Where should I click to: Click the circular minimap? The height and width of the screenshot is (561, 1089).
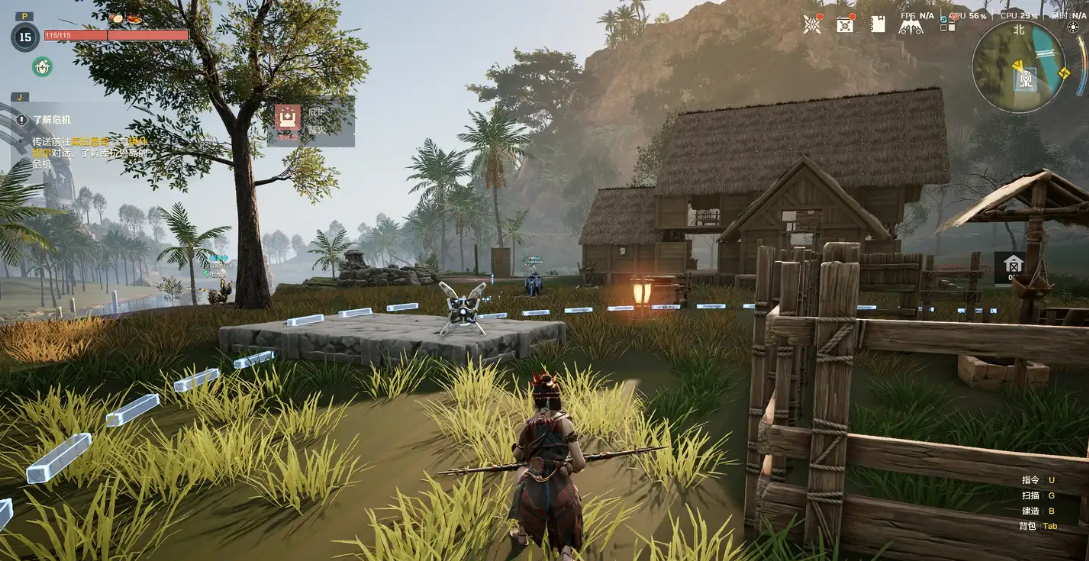coord(1017,66)
